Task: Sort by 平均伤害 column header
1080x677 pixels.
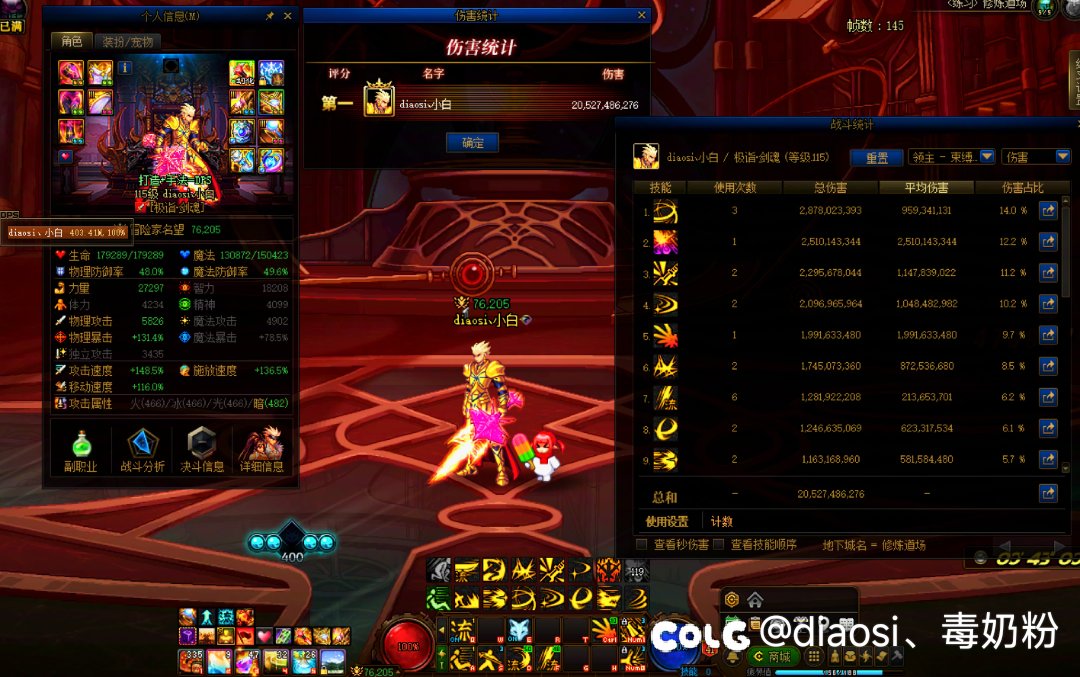Action: coord(927,187)
